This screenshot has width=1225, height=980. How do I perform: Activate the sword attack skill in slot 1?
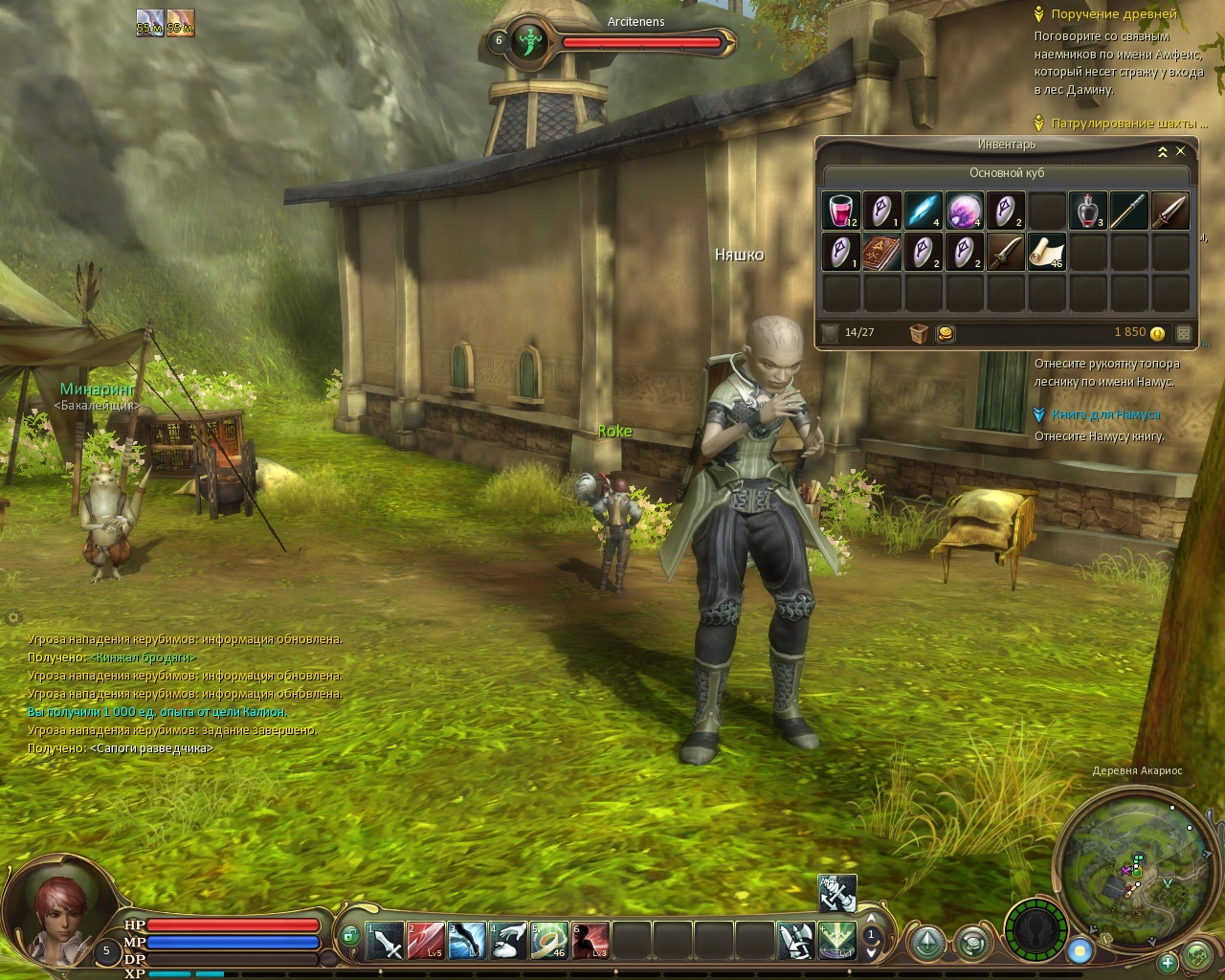[386, 941]
